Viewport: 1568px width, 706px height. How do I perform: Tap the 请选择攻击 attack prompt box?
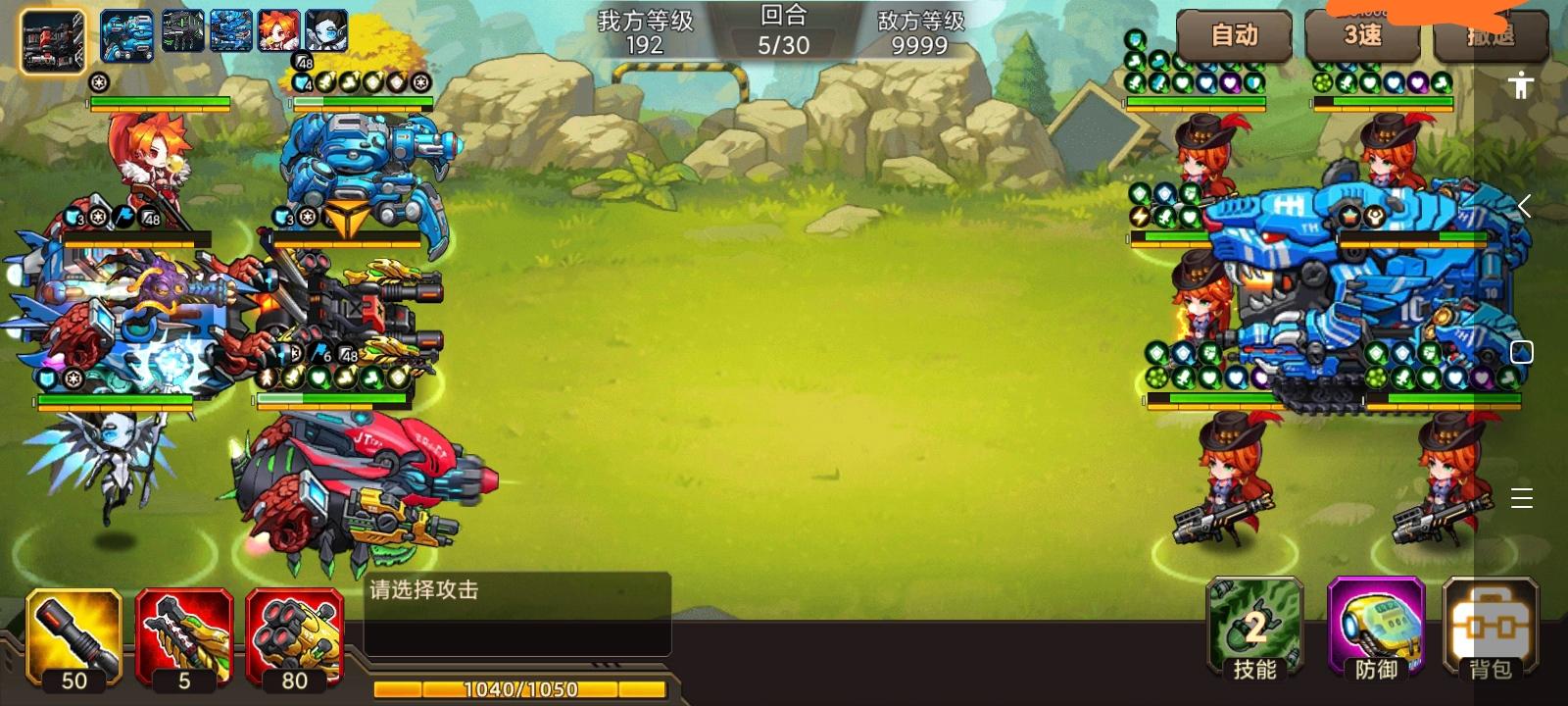(514, 608)
